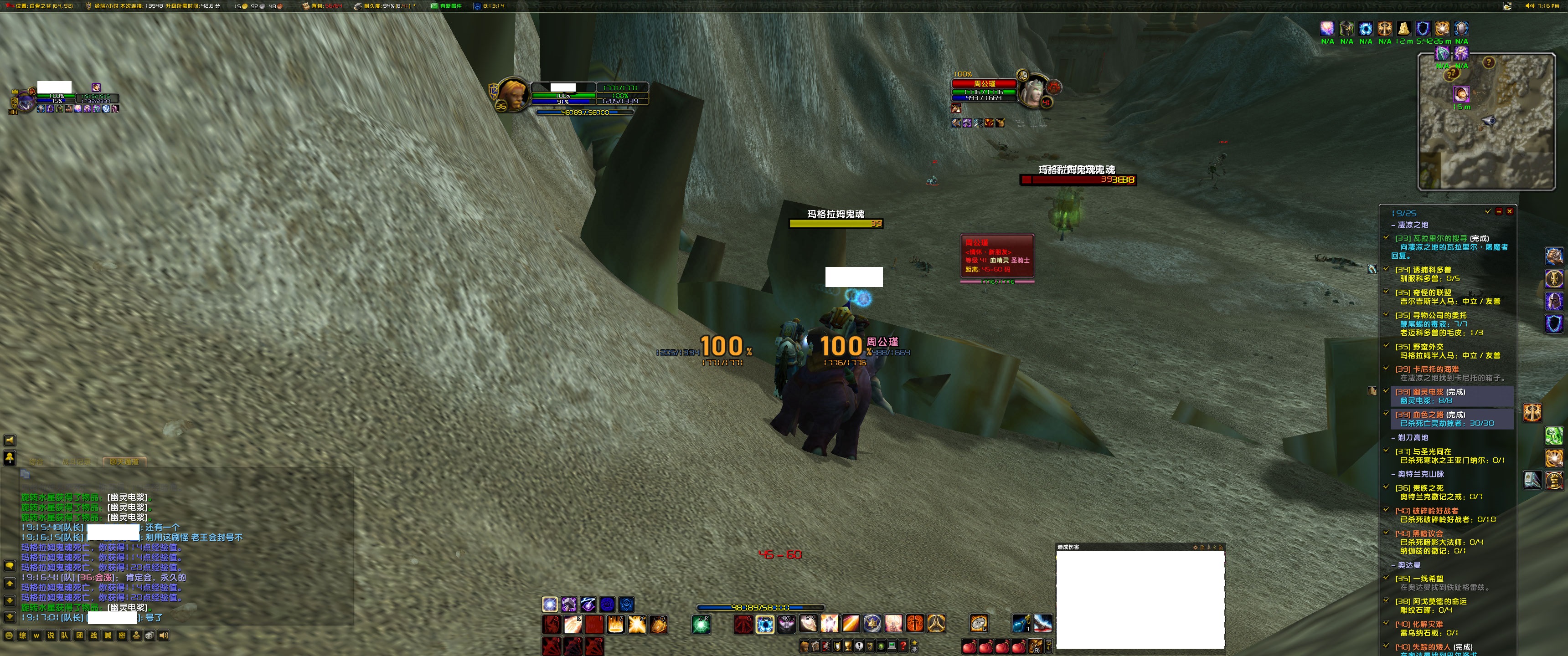Activate the golden crown blessing ability

[872, 624]
